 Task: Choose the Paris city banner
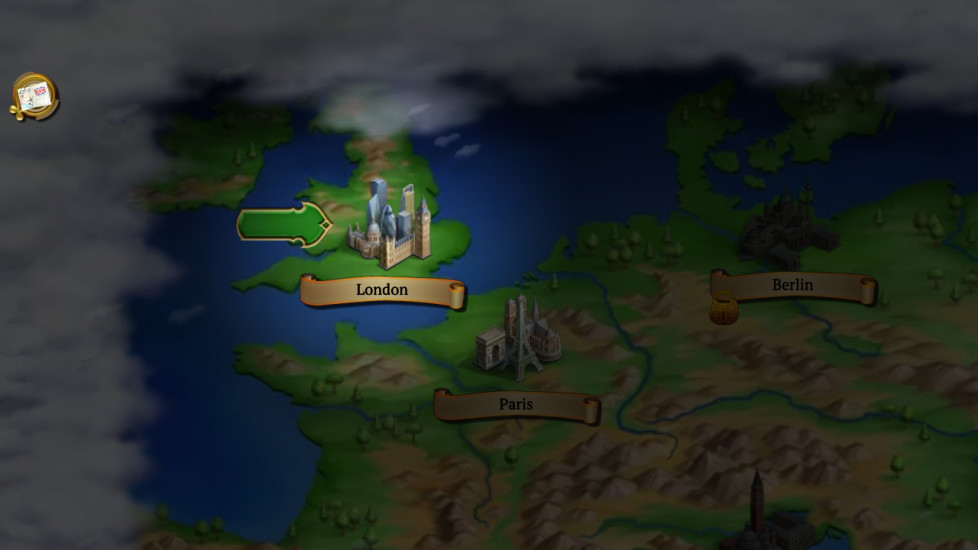click(516, 405)
